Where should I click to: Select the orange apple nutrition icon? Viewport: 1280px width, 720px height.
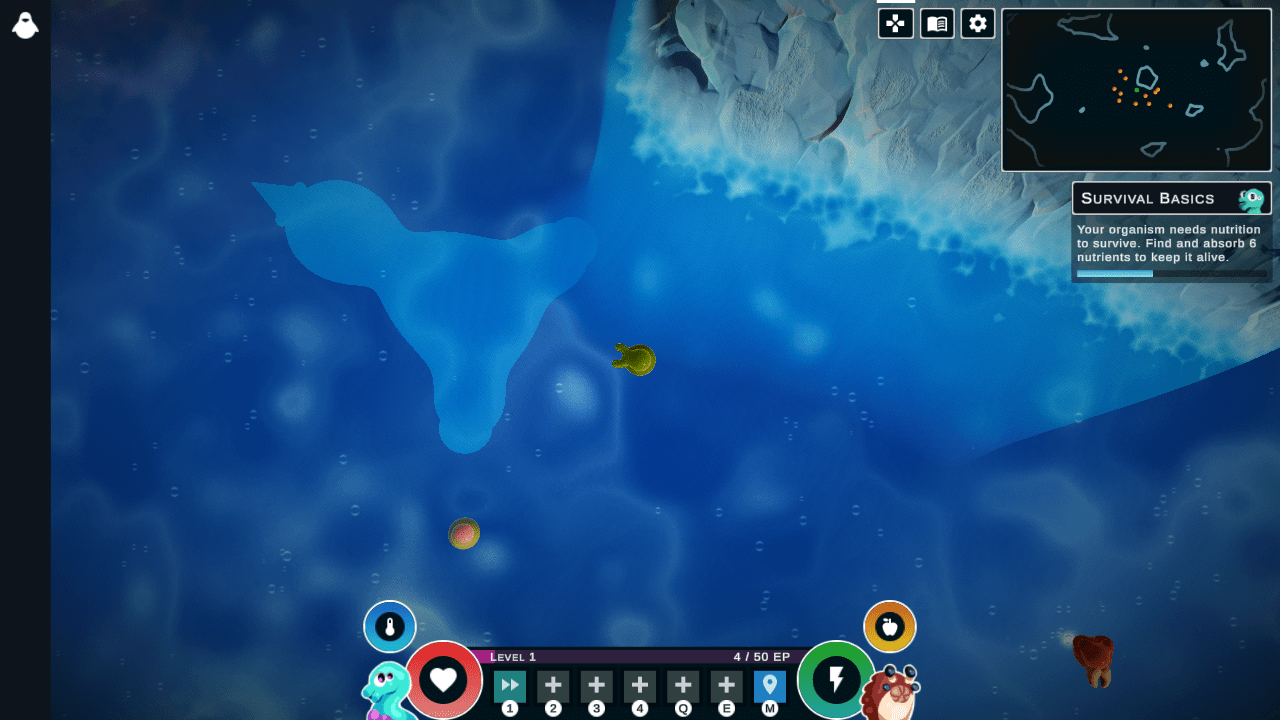click(x=890, y=627)
